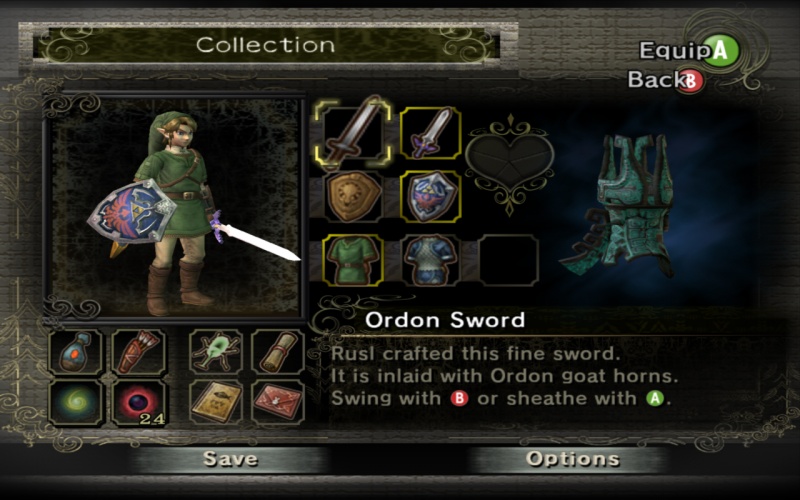Select the blue Zora Armor
The height and width of the screenshot is (500, 800).
pyautogui.click(x=431, y=260)
